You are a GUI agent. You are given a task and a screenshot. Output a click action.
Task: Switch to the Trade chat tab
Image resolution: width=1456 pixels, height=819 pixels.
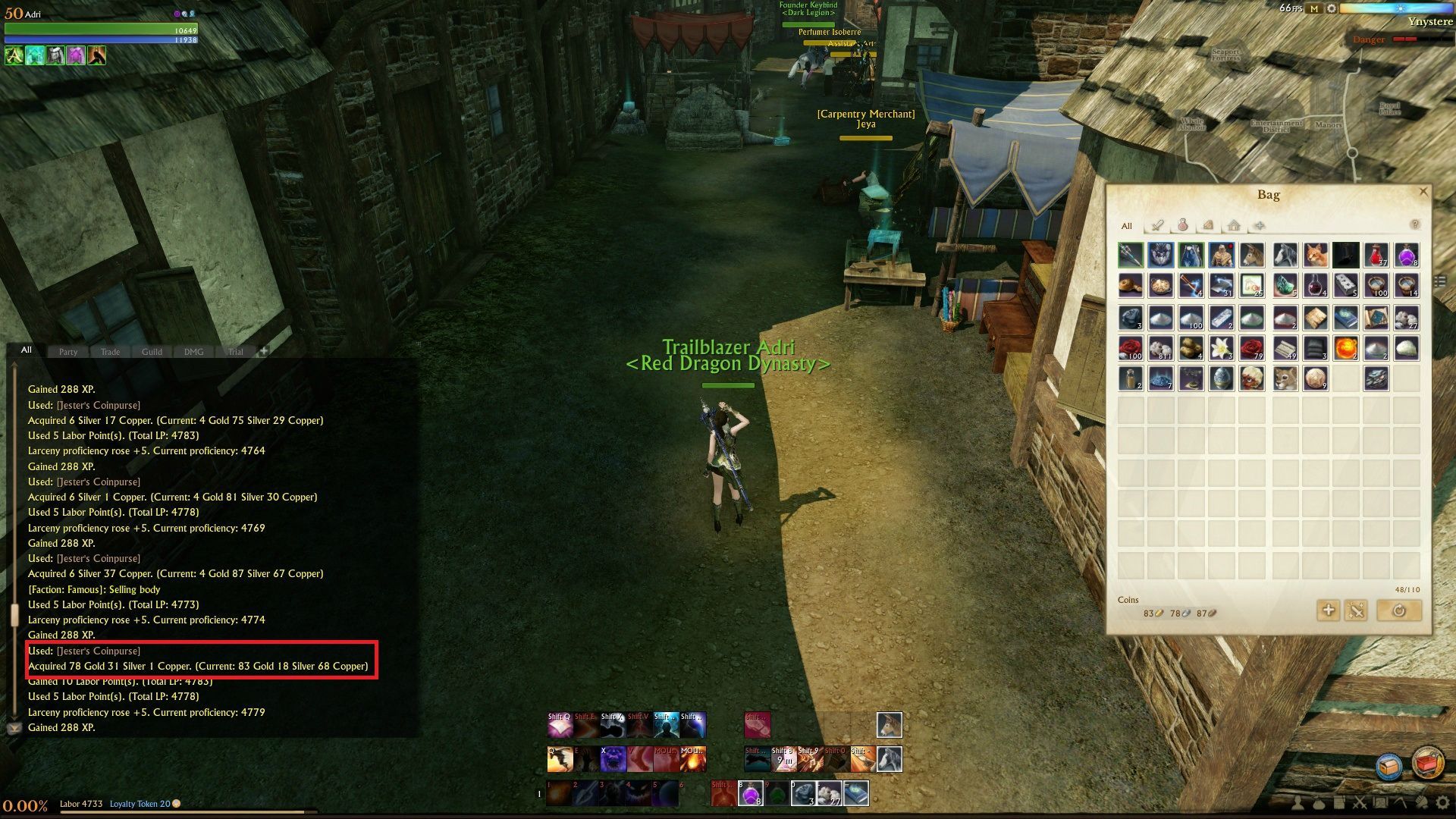point(110,351)
